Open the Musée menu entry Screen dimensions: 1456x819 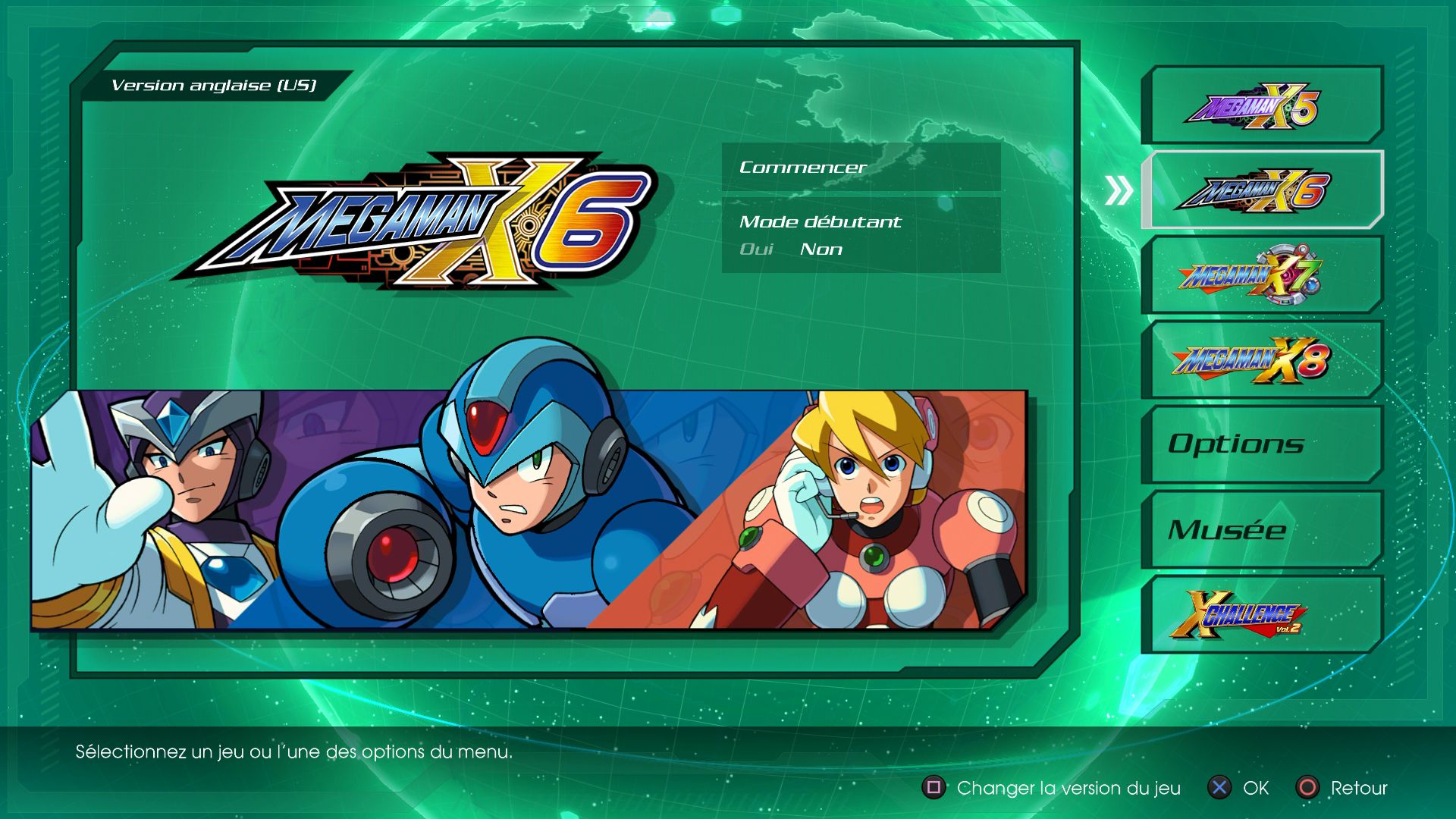1261,530
